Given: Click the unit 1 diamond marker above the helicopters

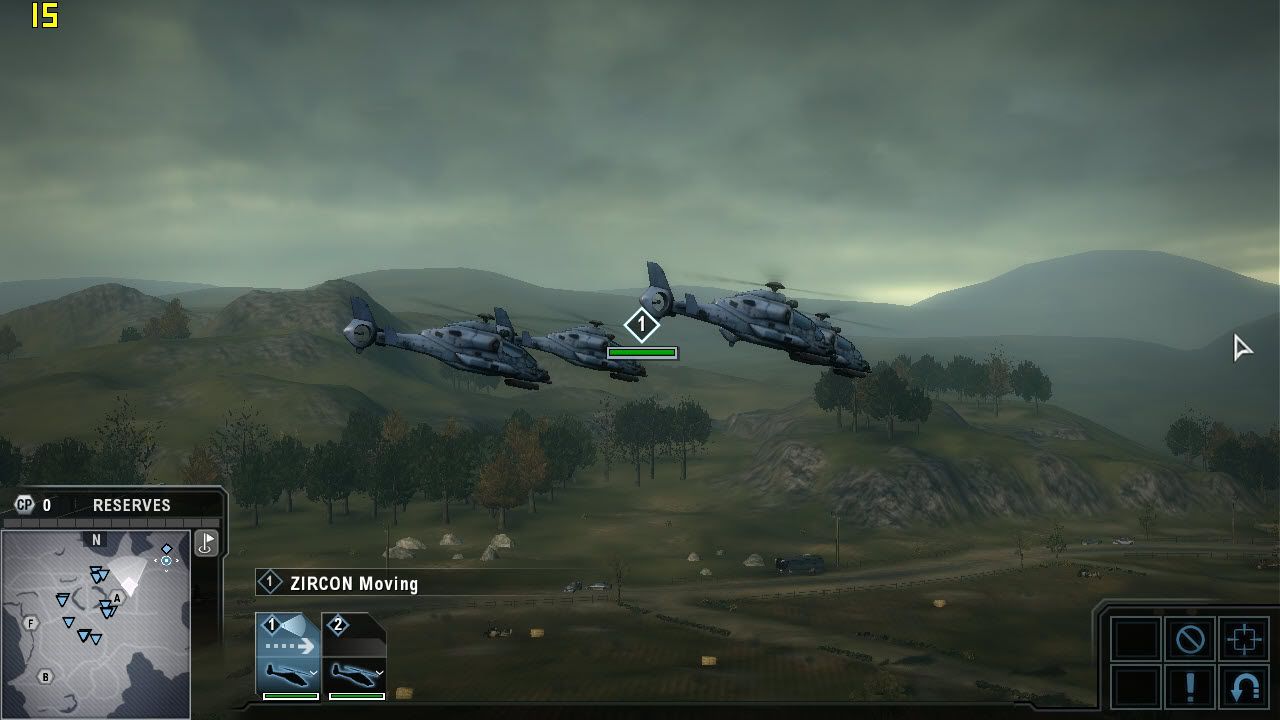Looking at the screenshot, I should [x=642, y=325].
